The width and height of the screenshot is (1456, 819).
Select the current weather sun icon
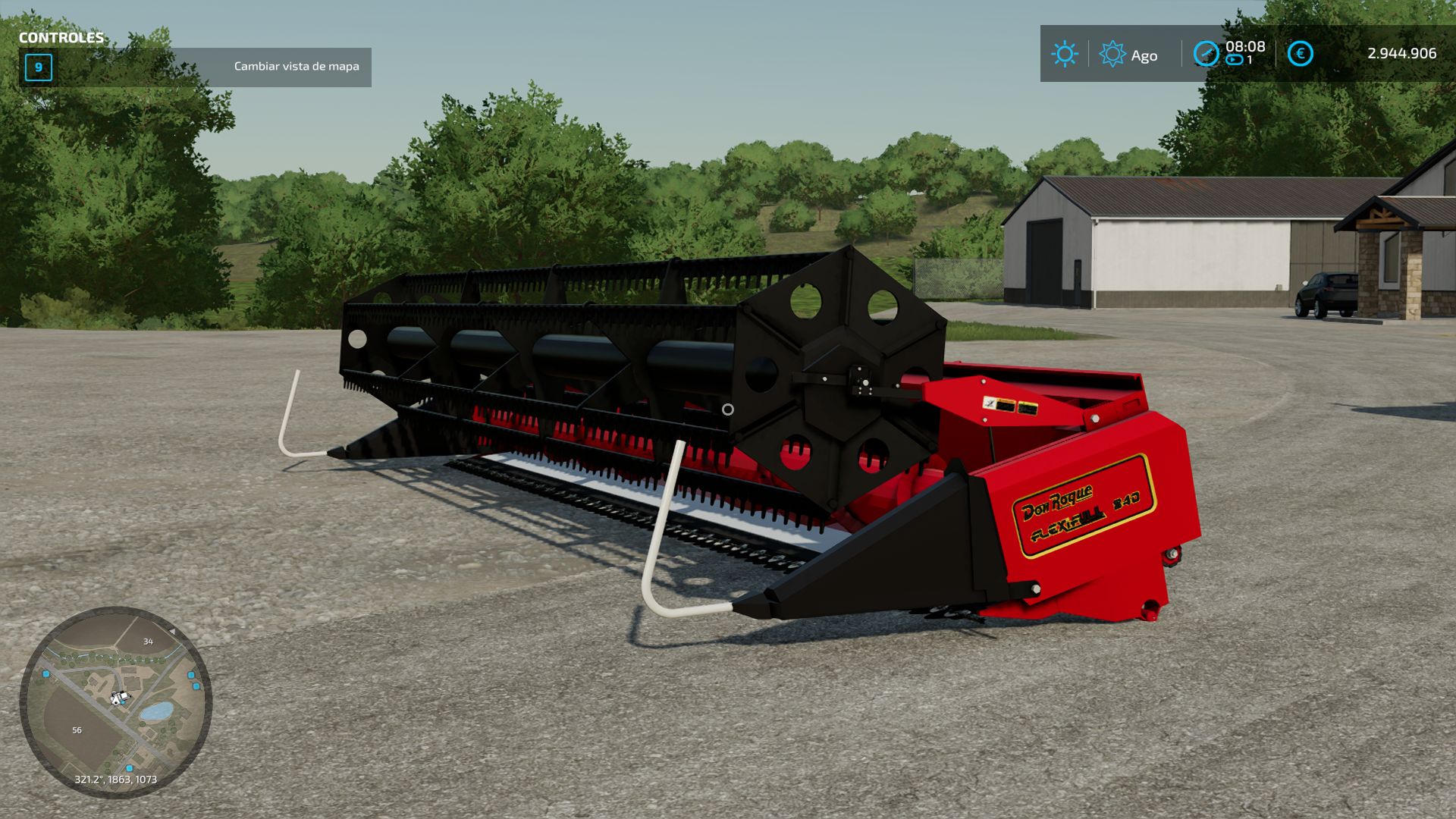click(x=1065, y=55)
